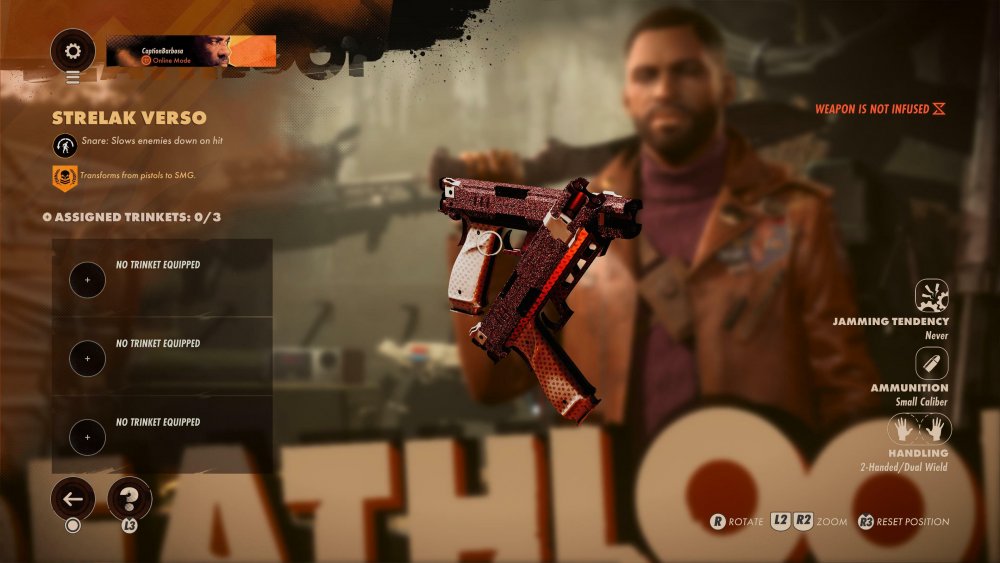1000x563 pixels.
Task: Show the Ammunition stat icon
Action: tap(931, 363)
